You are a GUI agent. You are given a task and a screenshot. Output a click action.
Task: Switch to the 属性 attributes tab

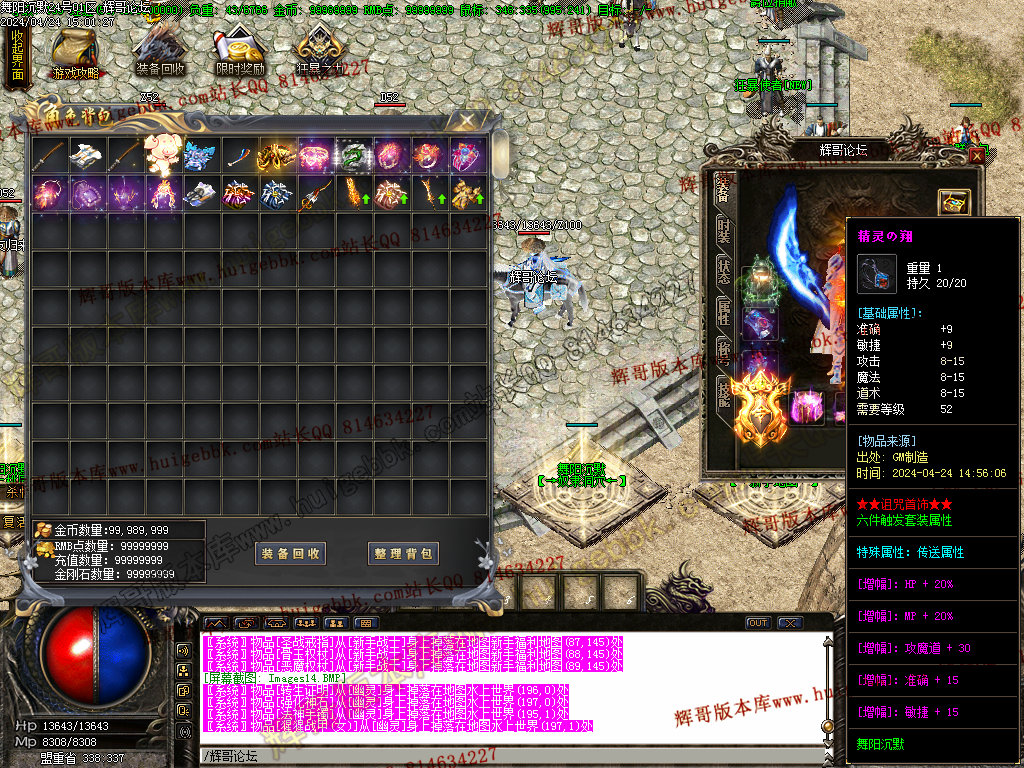click(x=723, y=312)
